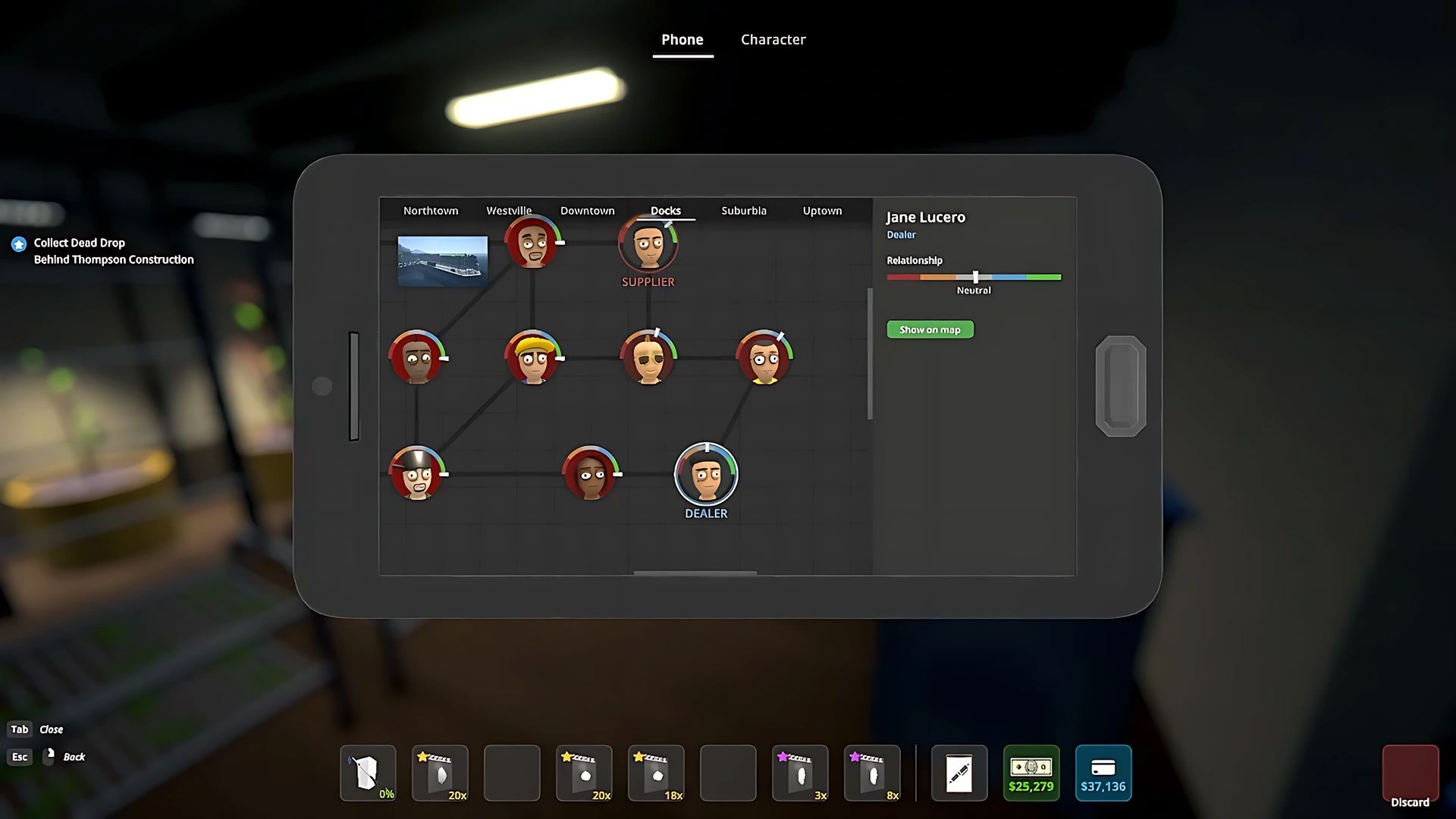Click the Show on map button

(930, 330)
